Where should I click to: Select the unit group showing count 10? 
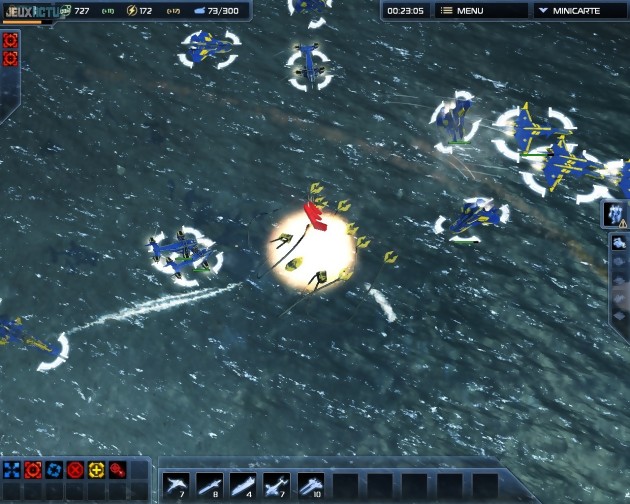[x=311, y=485]
